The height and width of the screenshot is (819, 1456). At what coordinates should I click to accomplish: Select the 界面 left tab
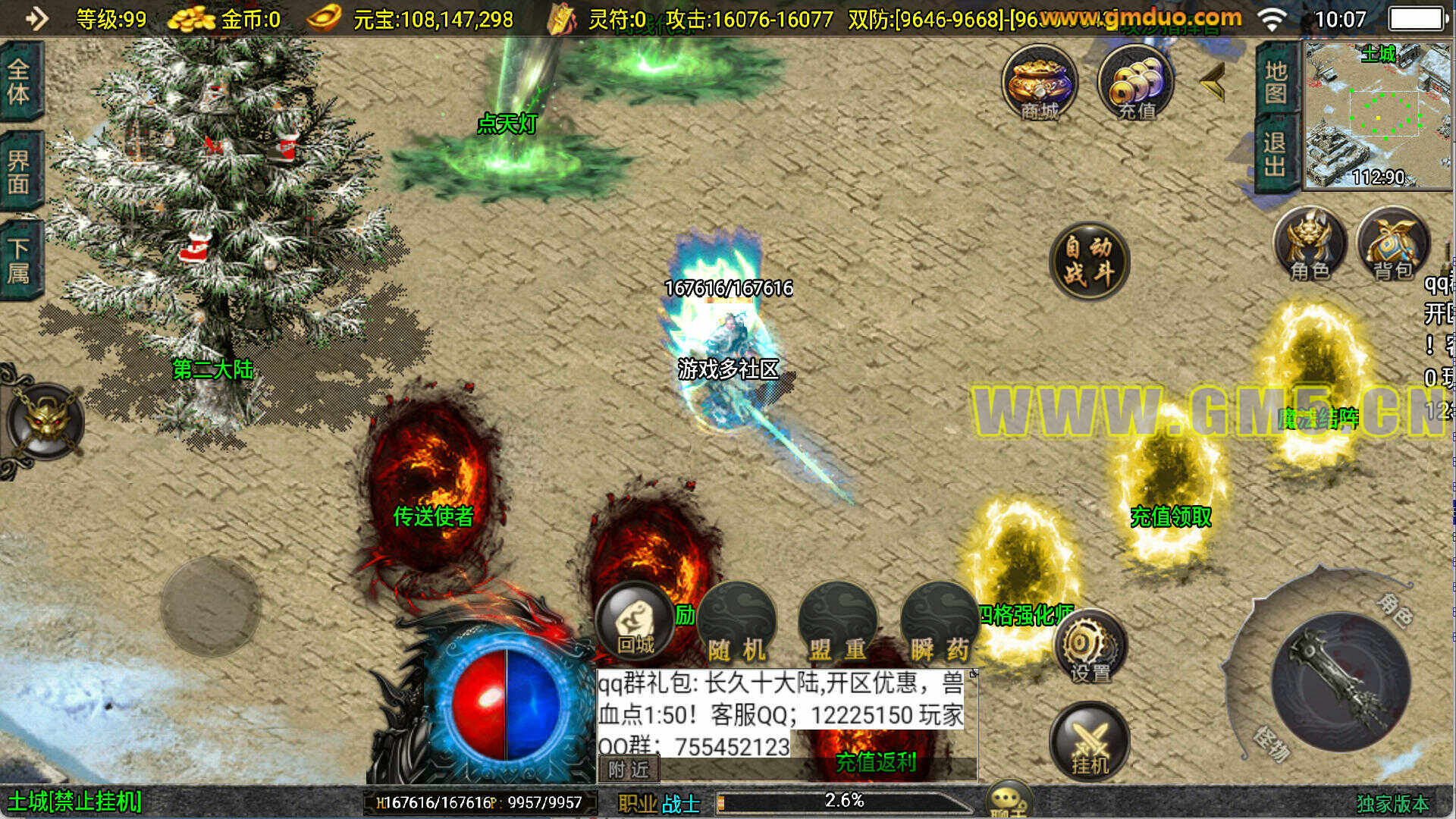19,171
